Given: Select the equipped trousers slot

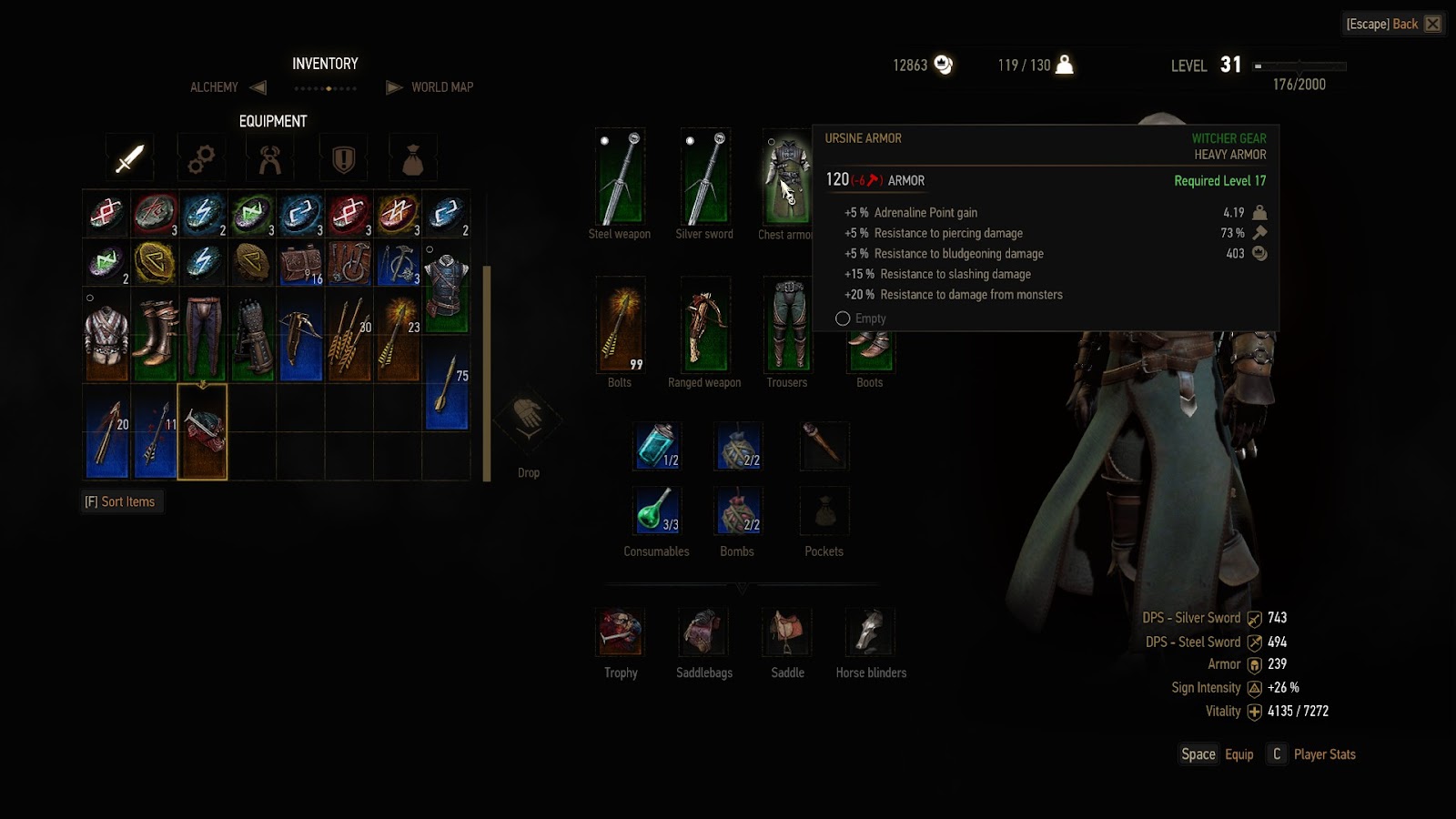Looking at the screenshot, I should point(787,325).
